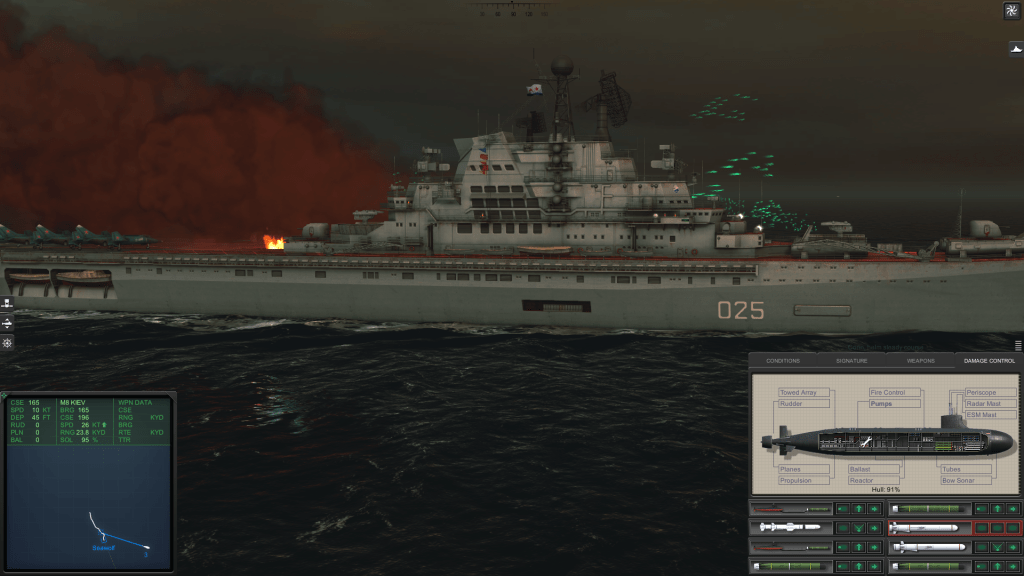Show the Weapons tab
This screenshot has width=1024, height=576.
(x=920, y=360)
